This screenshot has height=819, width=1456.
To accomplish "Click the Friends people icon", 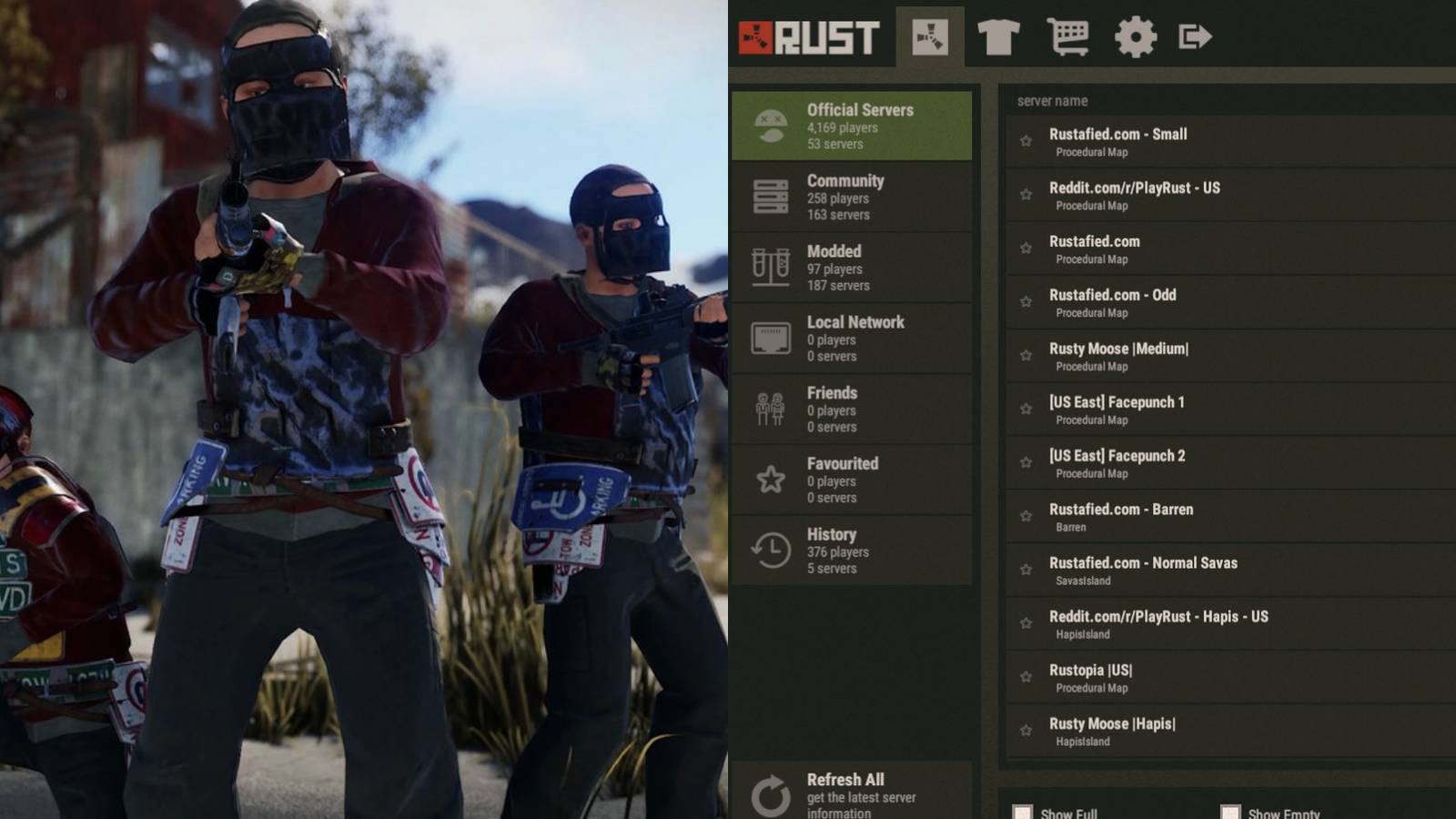I will coord(770,409).
